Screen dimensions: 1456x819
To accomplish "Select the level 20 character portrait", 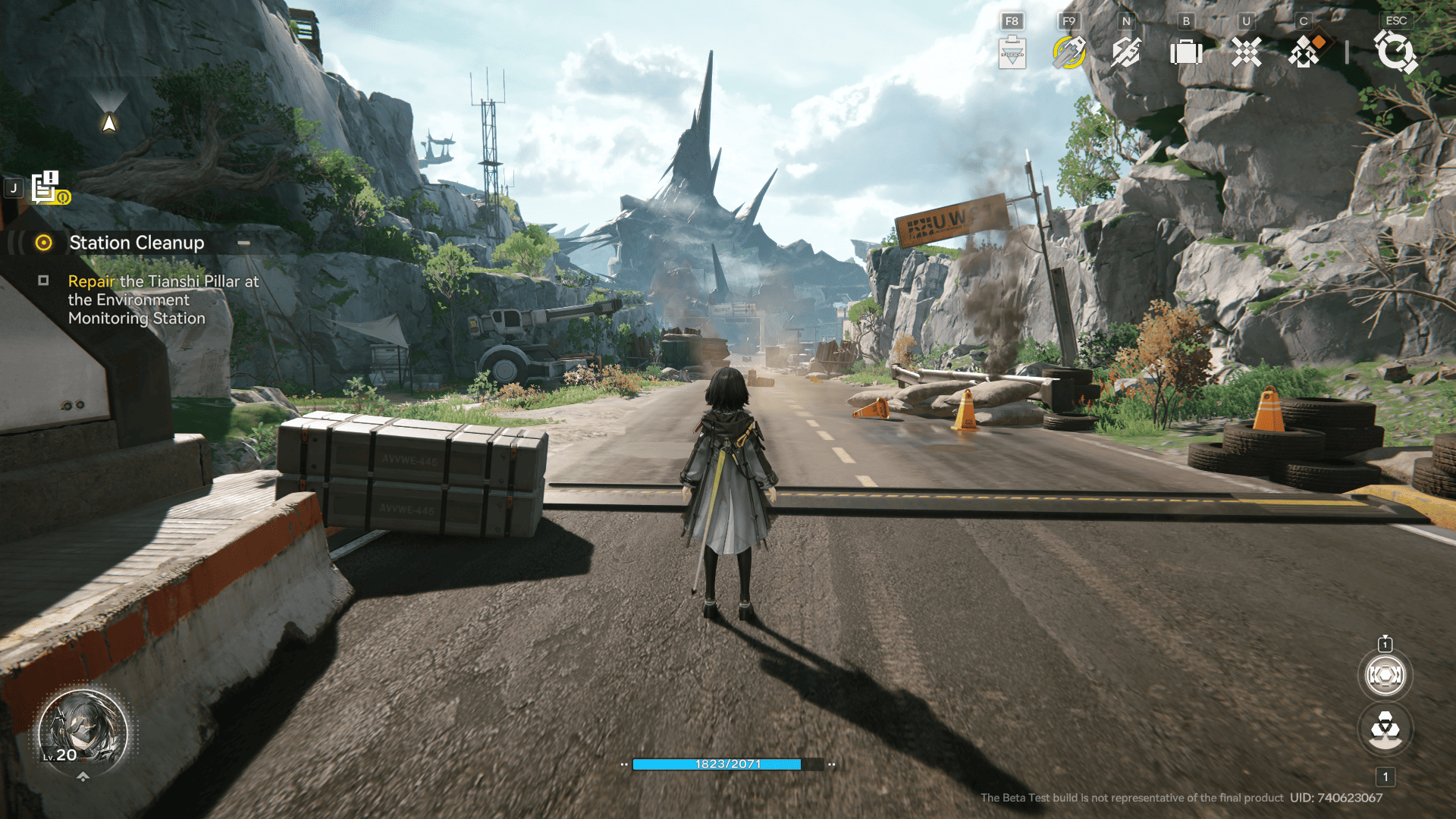I will point(83,731).
